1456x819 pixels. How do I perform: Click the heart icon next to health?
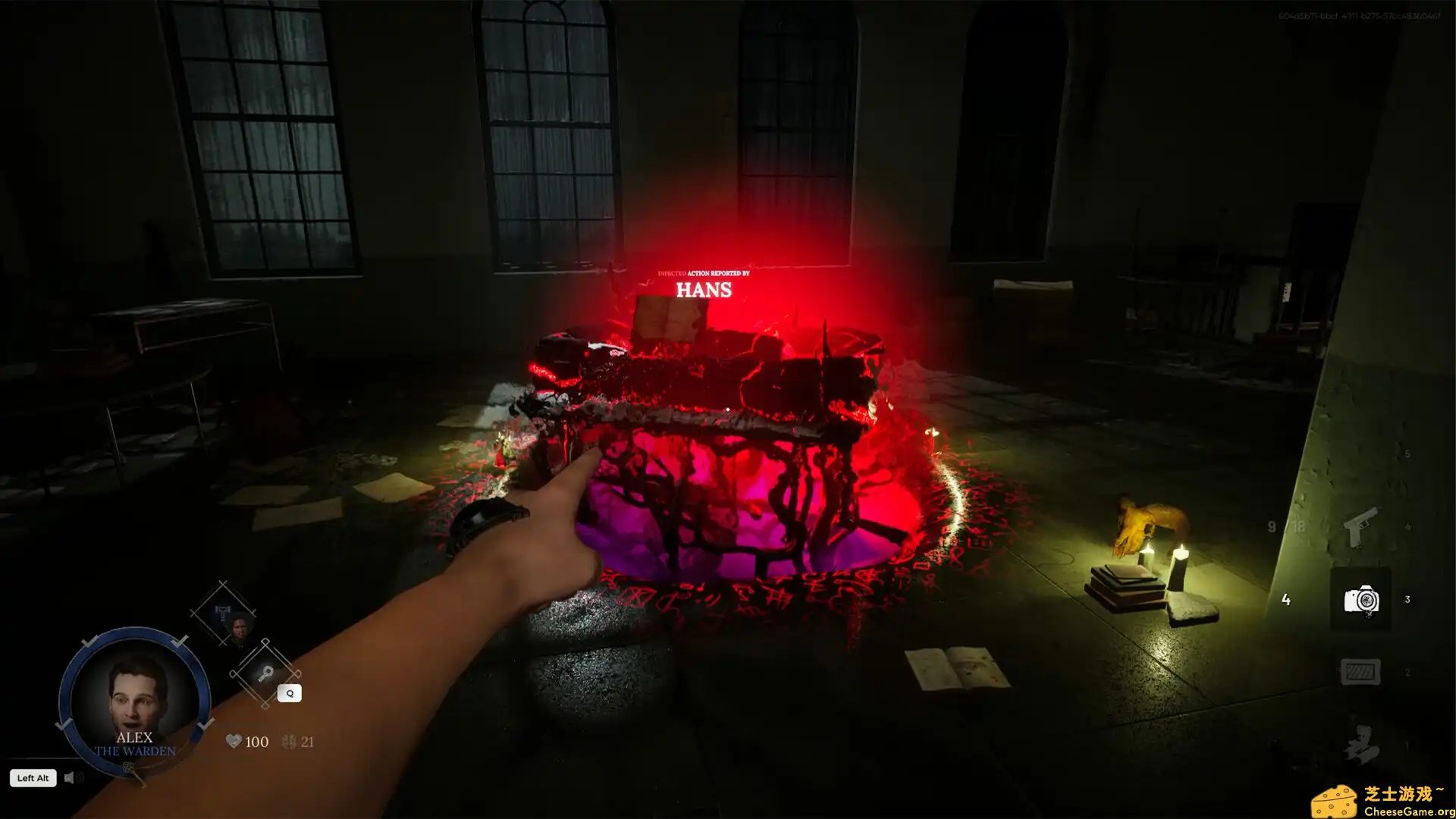tap(234, 741)
